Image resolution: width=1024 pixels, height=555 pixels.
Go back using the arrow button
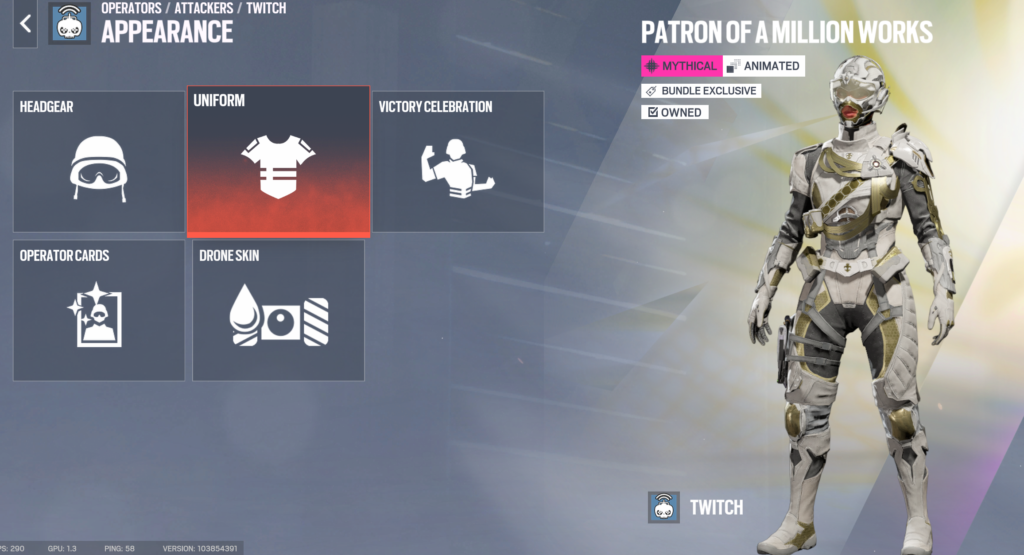click(25, 24)
